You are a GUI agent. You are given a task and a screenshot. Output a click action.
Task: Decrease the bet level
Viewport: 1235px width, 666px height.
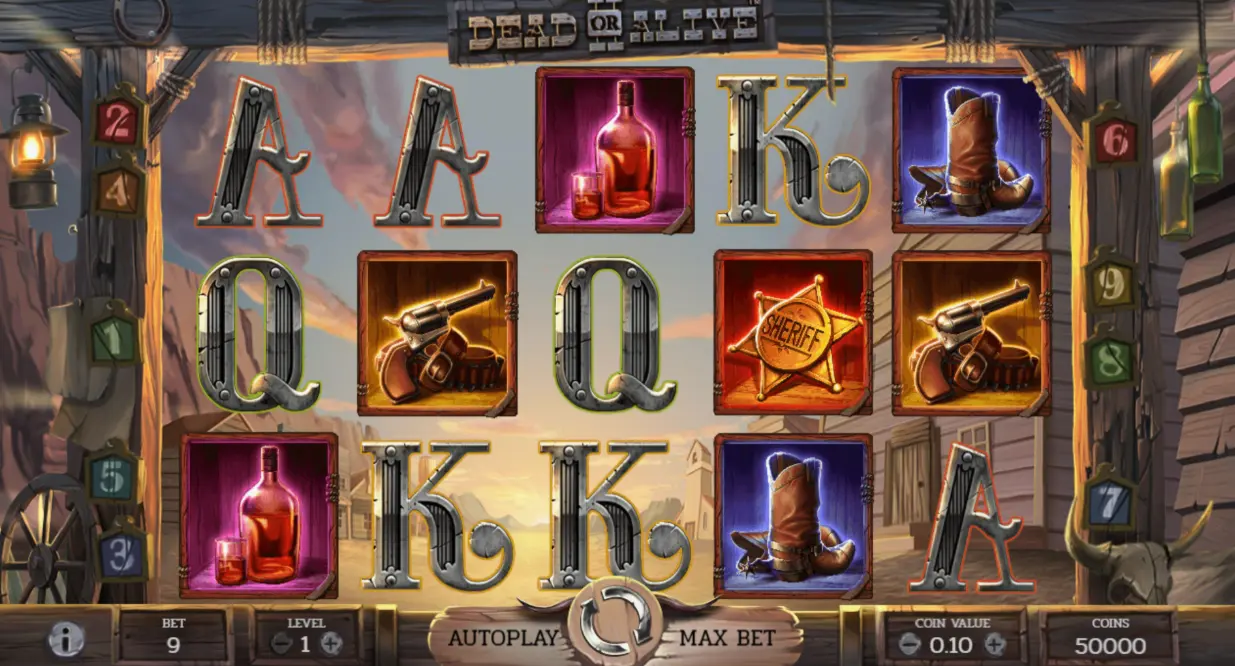[281, 644]
